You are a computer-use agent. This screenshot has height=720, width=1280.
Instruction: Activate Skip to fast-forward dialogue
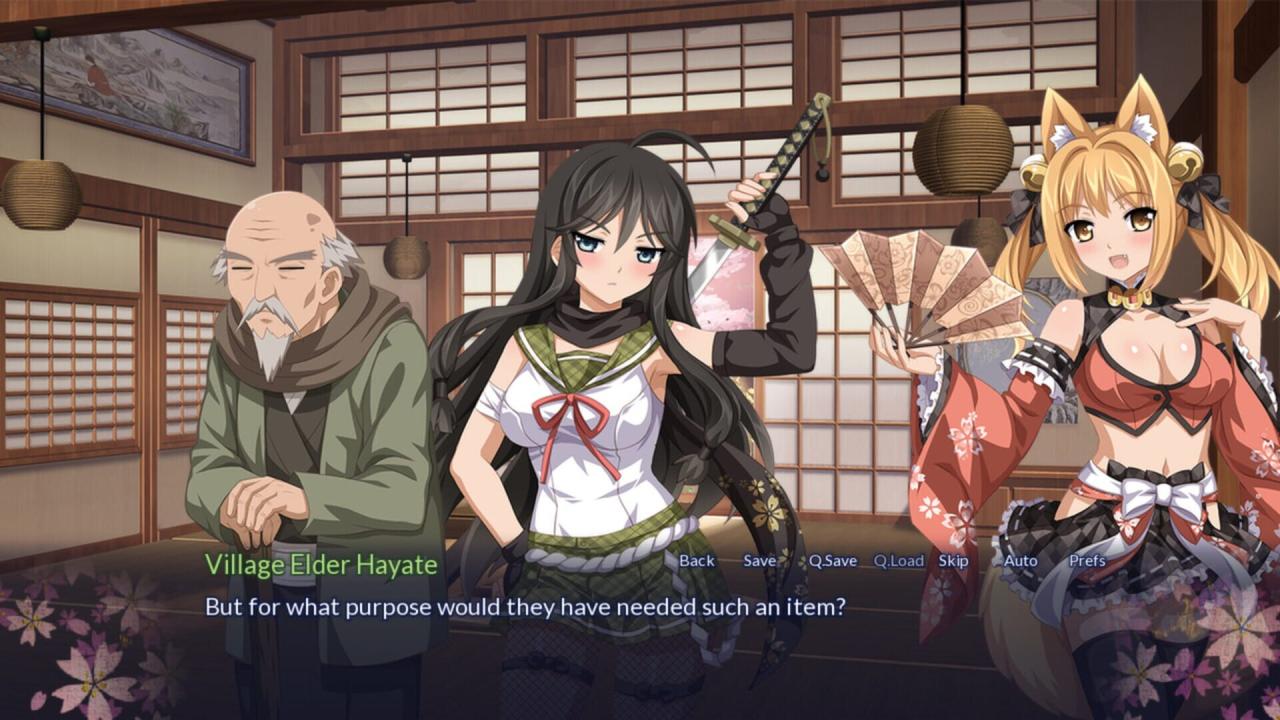point(953,561)
